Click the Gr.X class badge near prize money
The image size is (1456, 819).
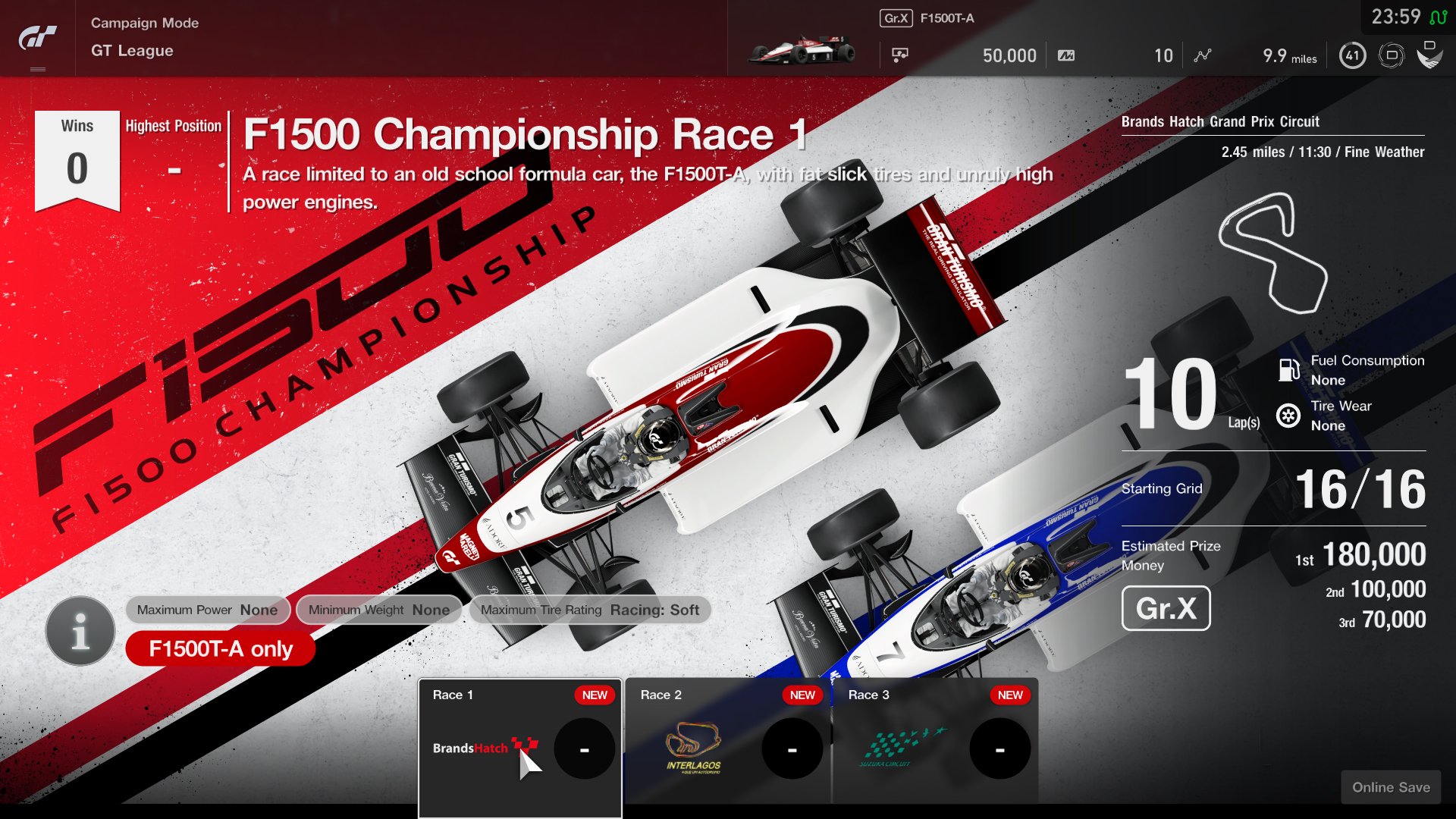pos(1166,608)
